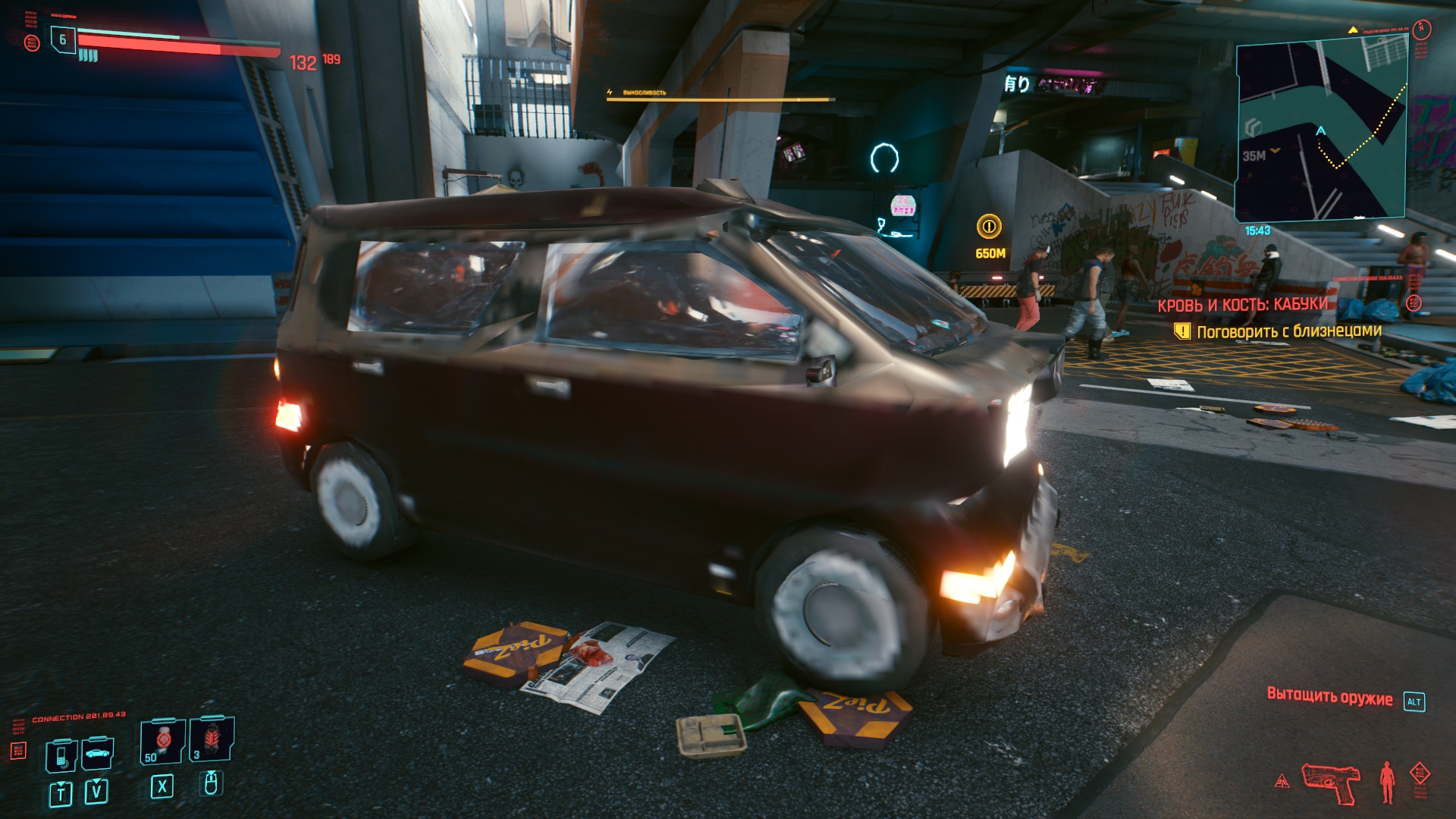Click the quest title 'Кровь и кость: Кабуки'
The image size is (1456, 819).
(x=1242, y=305)
